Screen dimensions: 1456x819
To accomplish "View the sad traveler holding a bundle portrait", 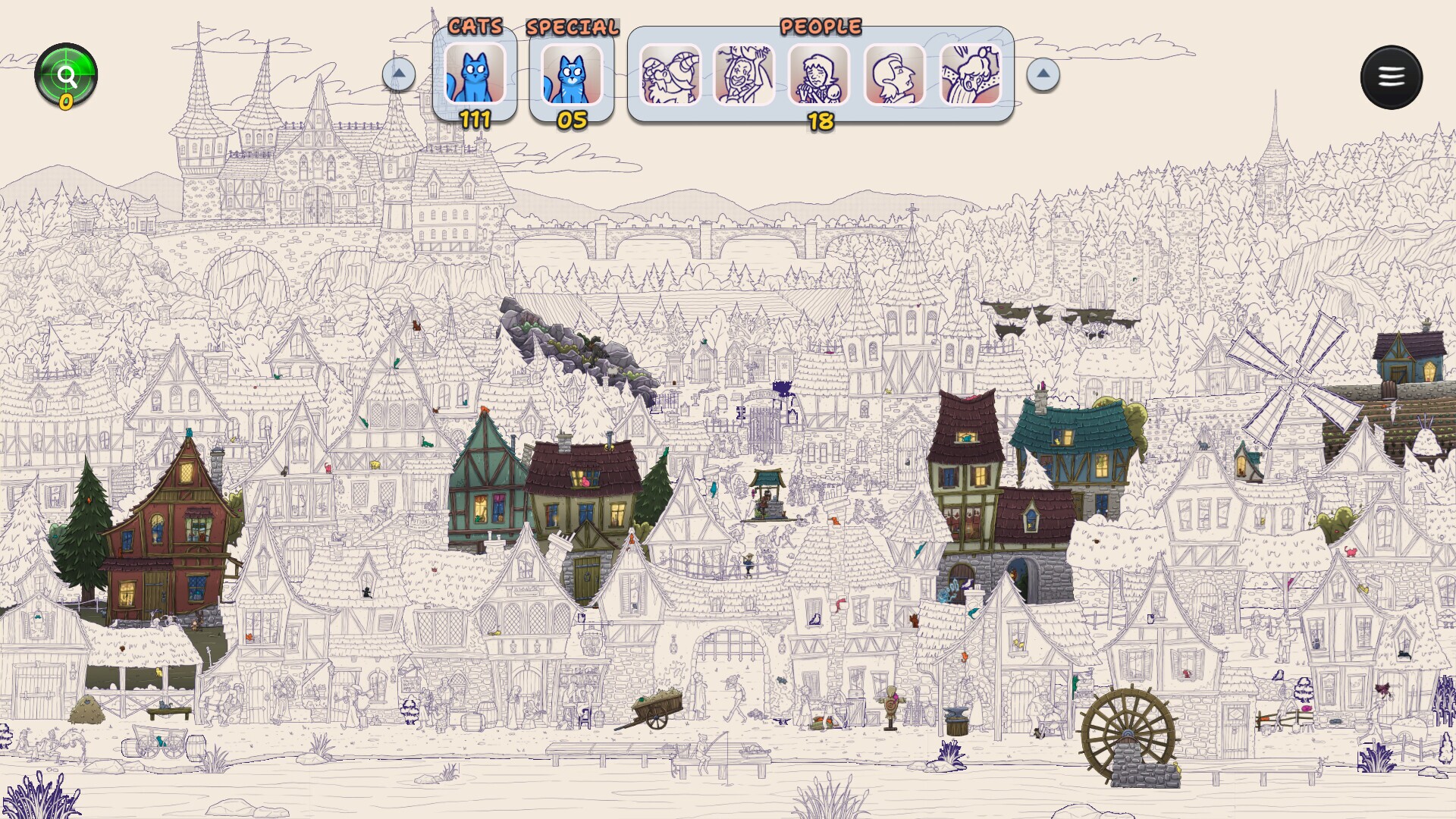I will click(x=821, y=76).
